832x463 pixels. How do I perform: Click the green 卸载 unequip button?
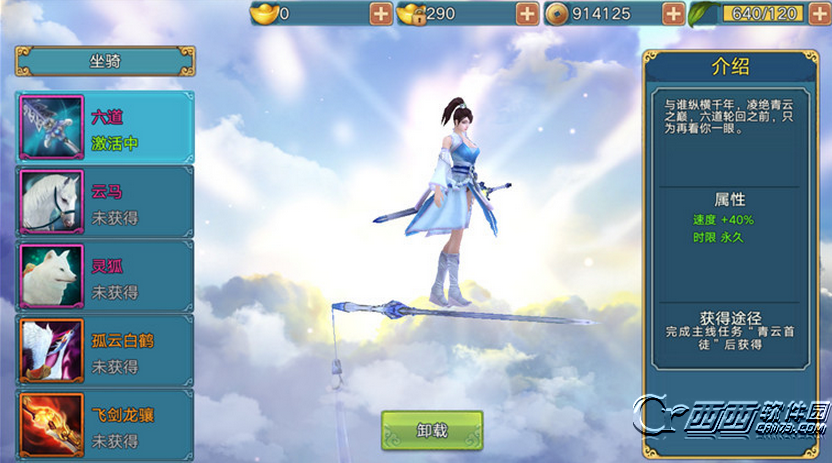[432, 431]
